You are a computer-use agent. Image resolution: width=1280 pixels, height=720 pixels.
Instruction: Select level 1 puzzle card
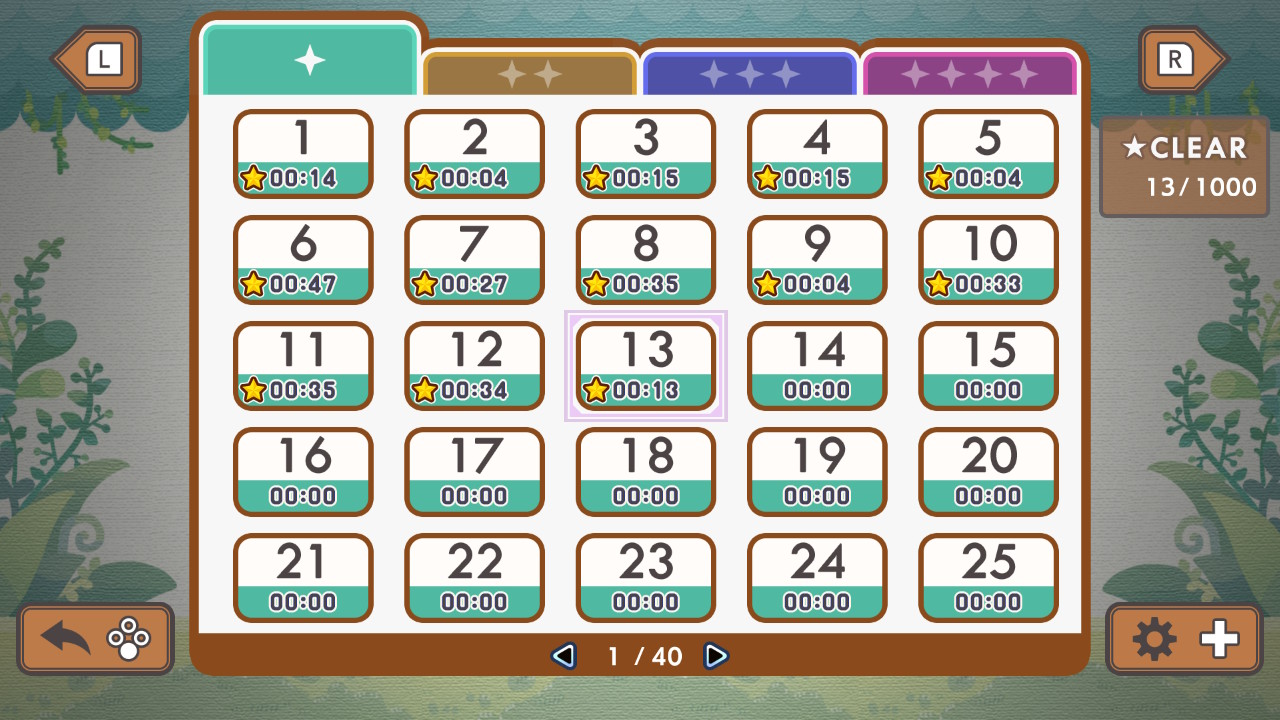coord(303,154)
